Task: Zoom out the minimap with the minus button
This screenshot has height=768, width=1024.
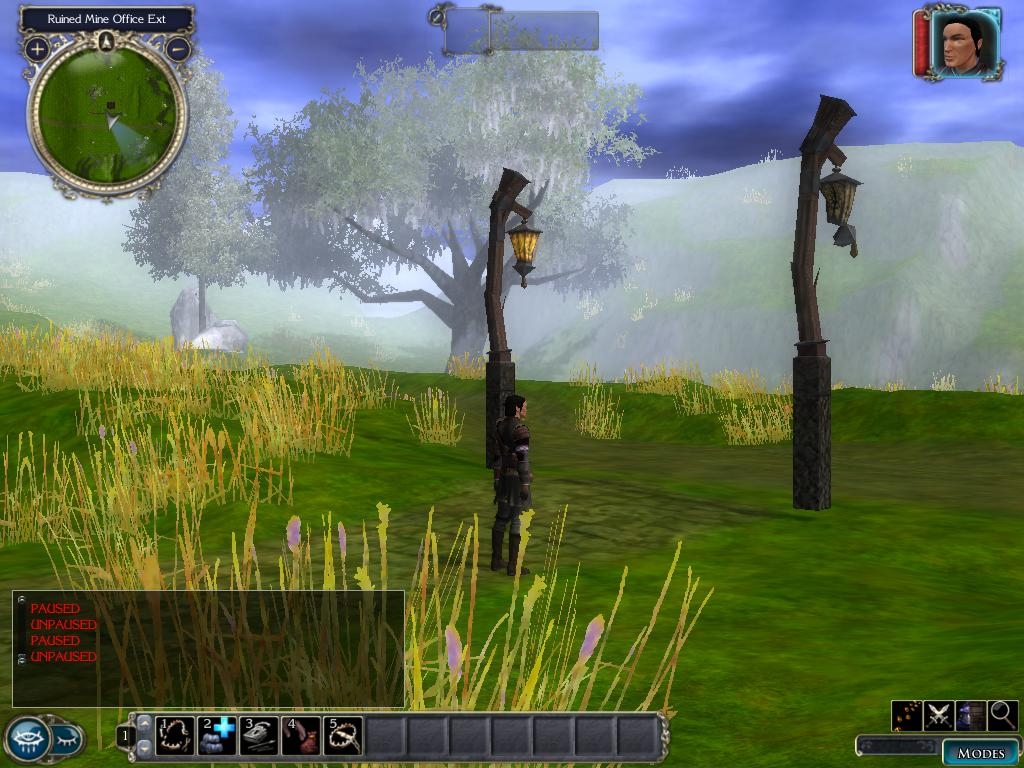Action: pos(178,48)
